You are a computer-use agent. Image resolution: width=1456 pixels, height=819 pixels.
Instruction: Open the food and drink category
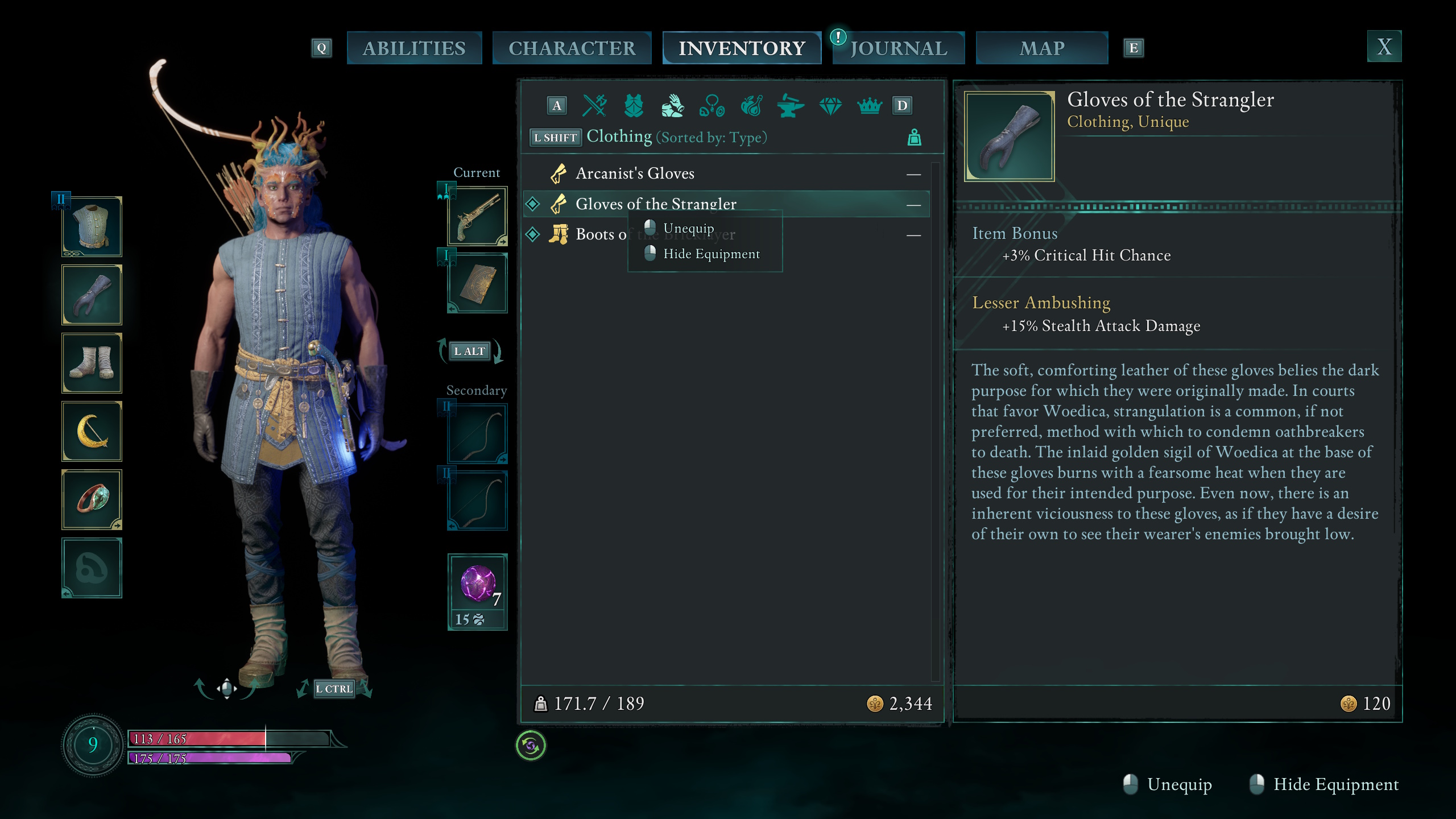[x=752, y=105]
